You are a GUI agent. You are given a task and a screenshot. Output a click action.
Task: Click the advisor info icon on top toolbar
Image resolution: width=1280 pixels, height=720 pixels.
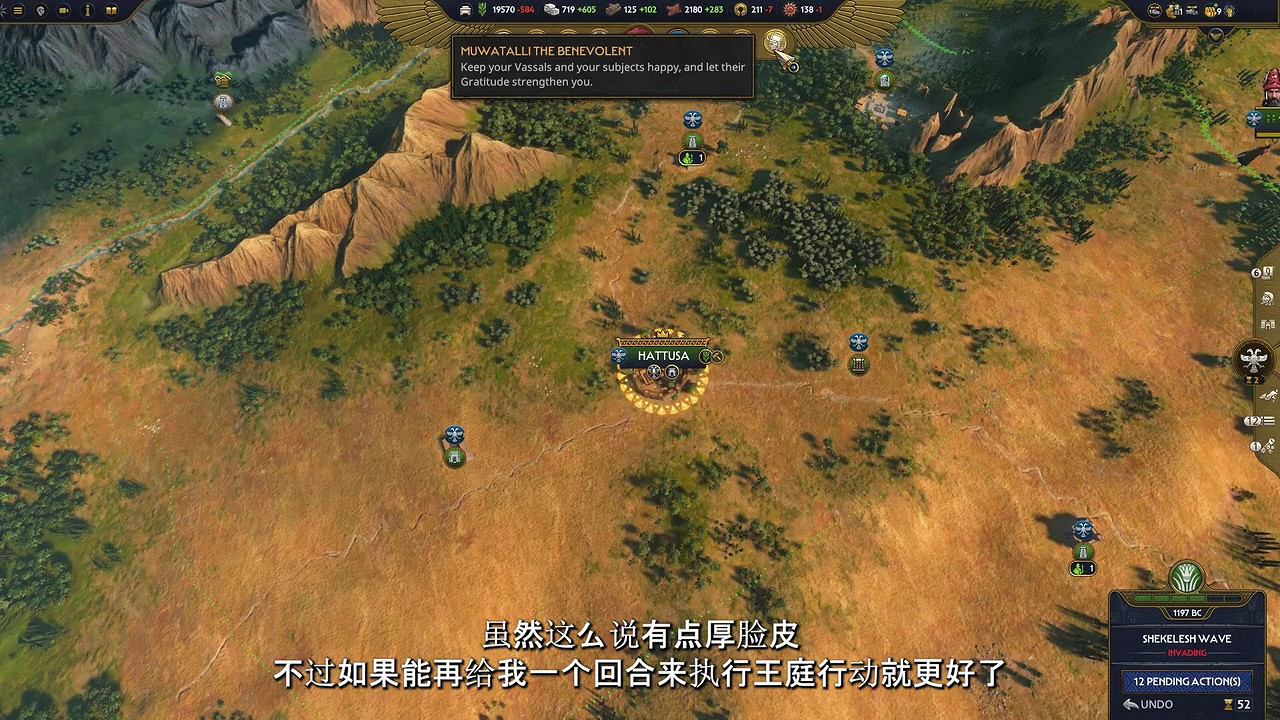(x=86, y=10)
